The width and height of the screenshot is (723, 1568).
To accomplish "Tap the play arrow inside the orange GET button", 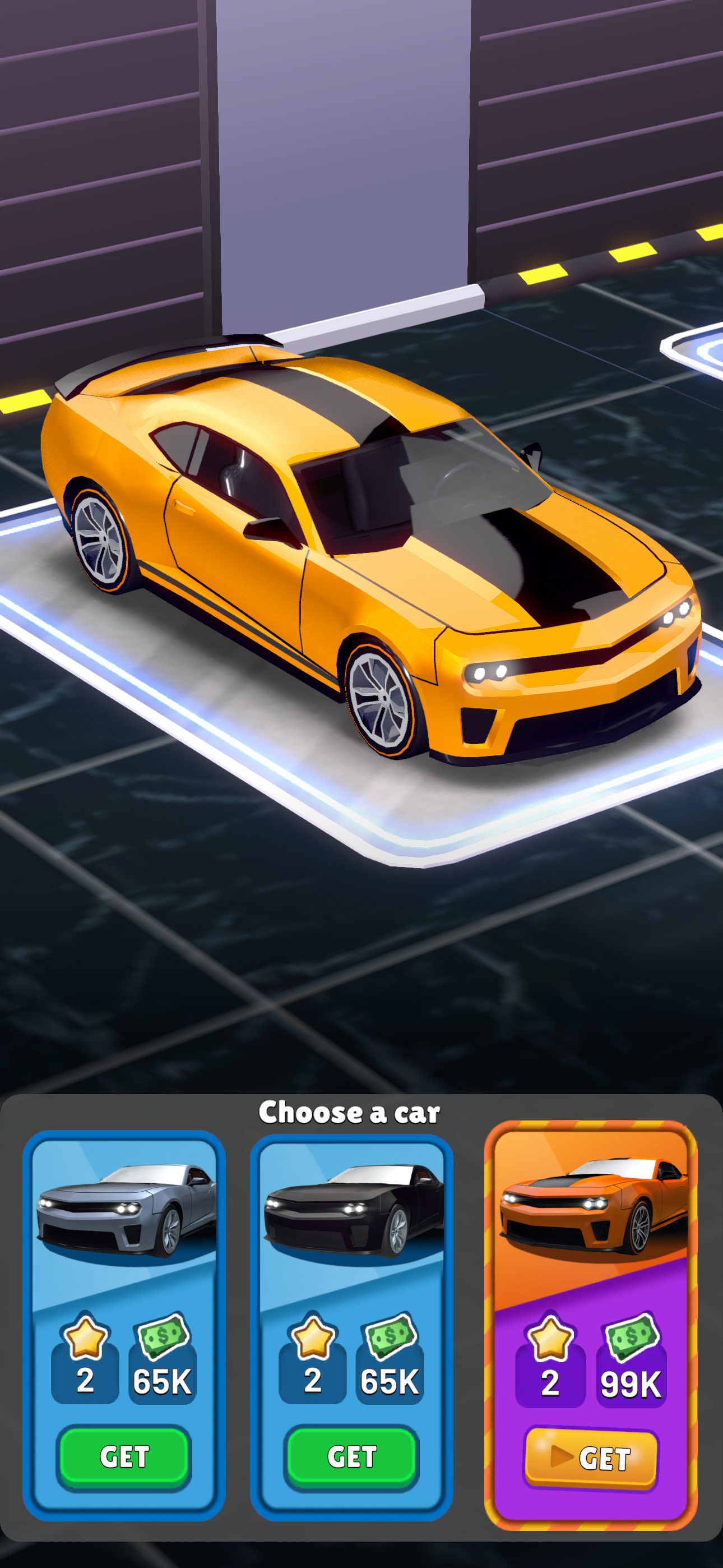I will [x=563, y=1456].
